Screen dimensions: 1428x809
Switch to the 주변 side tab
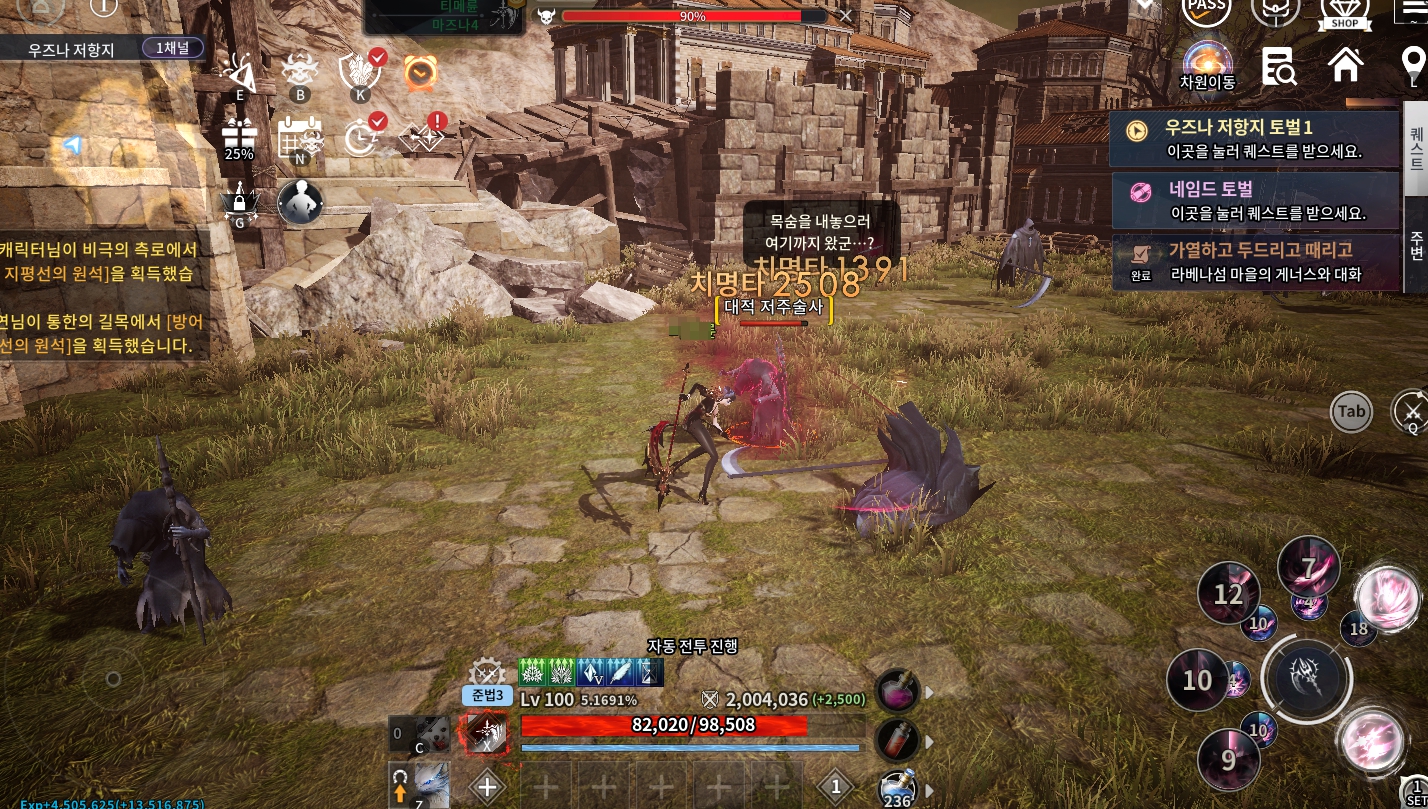(x=1416, y=245)
